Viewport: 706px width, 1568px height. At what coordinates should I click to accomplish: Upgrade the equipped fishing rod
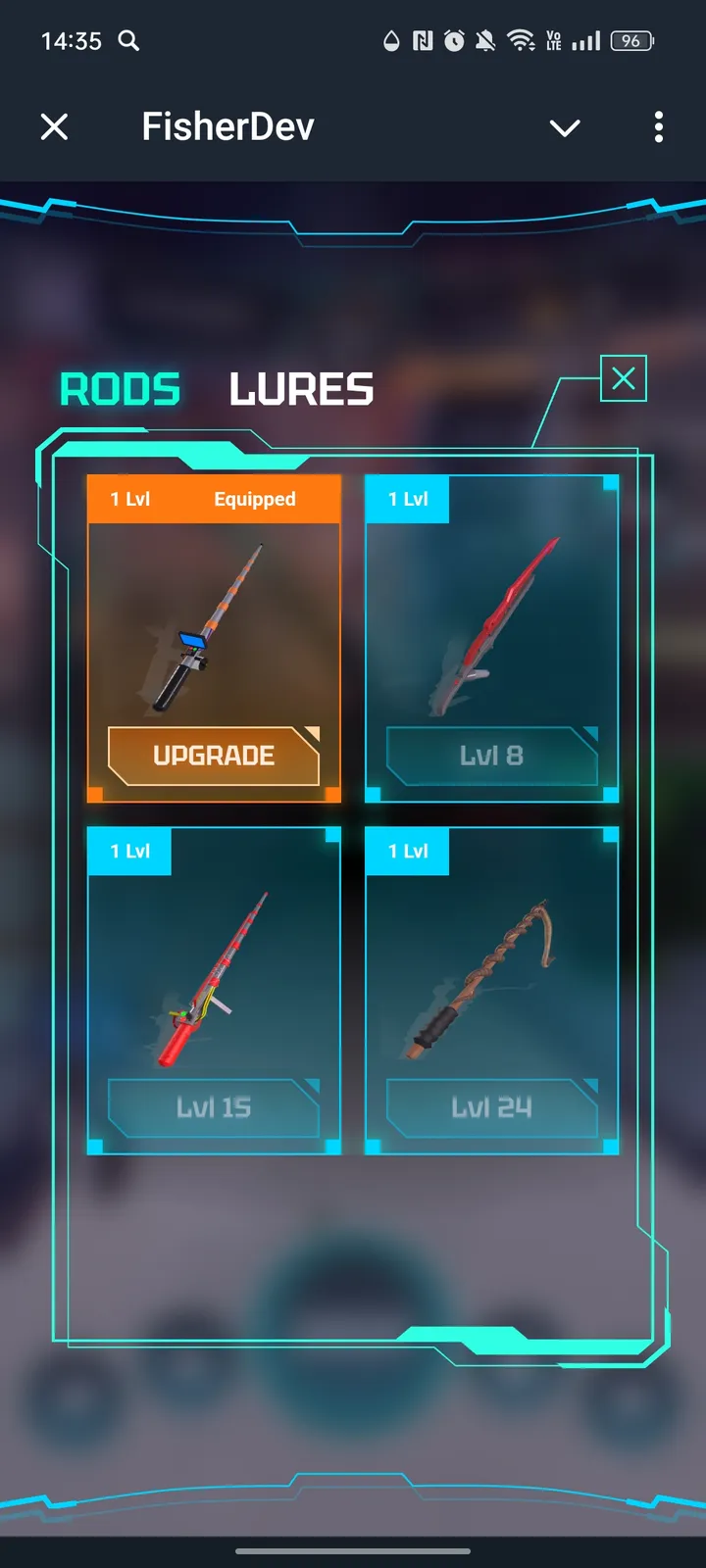tap(214, 756)
